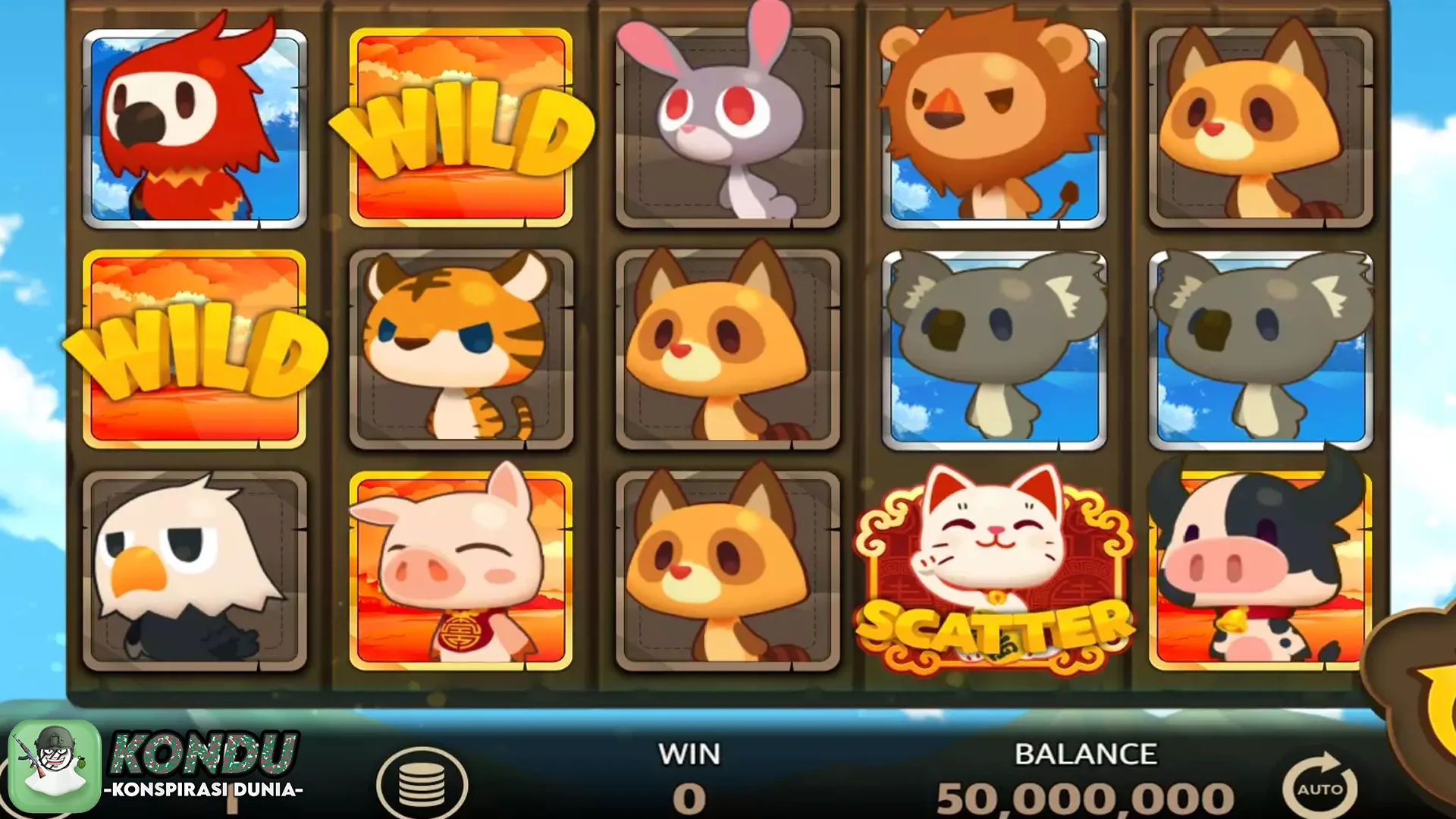Image resolution: width=1456 pixels, height=819 pixels.
Task: Click the KONDU Konspirasi Dunia logo
Action: coord(152,766)
